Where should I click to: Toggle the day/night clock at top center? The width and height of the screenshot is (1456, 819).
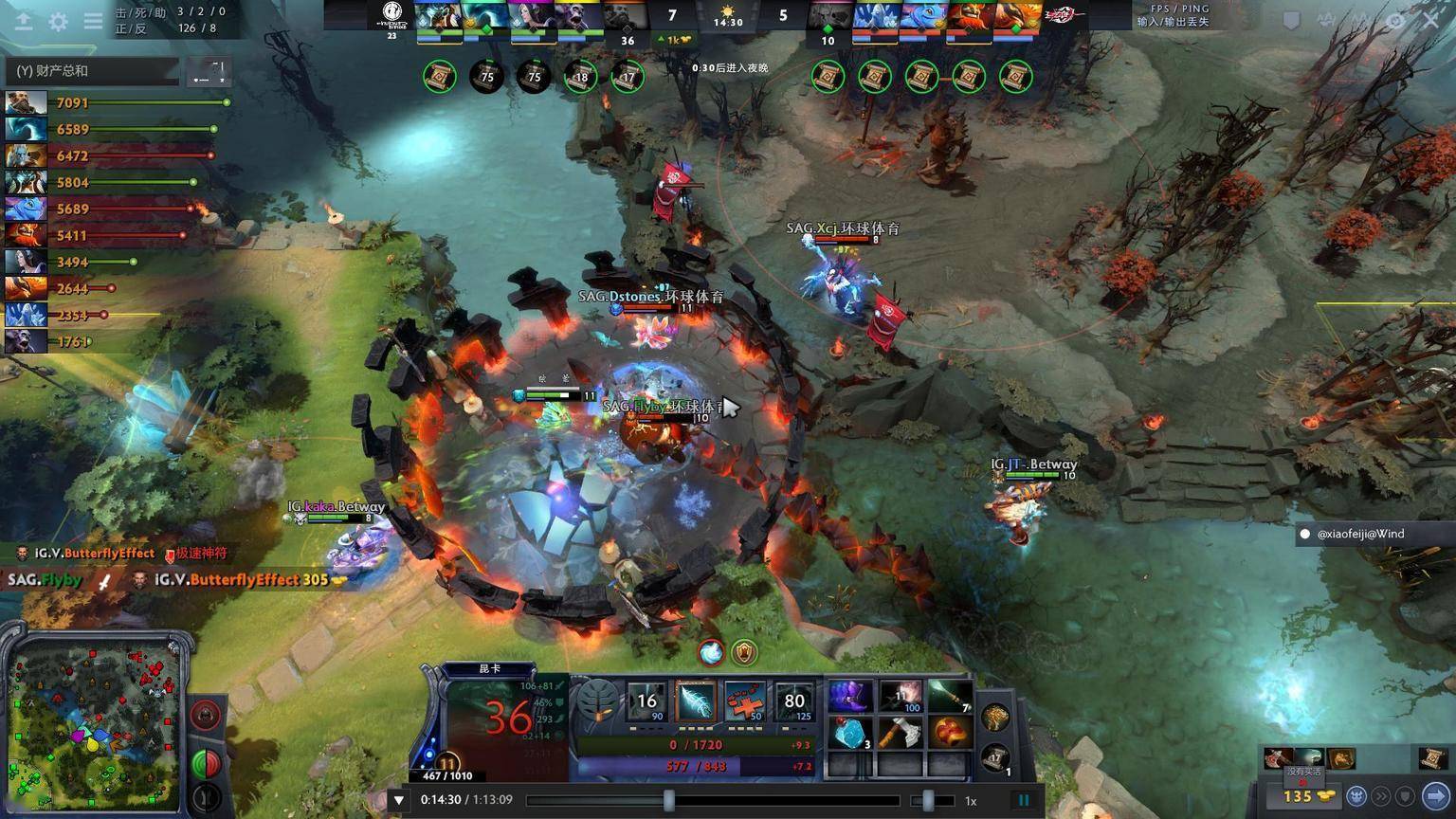[726, 16]
